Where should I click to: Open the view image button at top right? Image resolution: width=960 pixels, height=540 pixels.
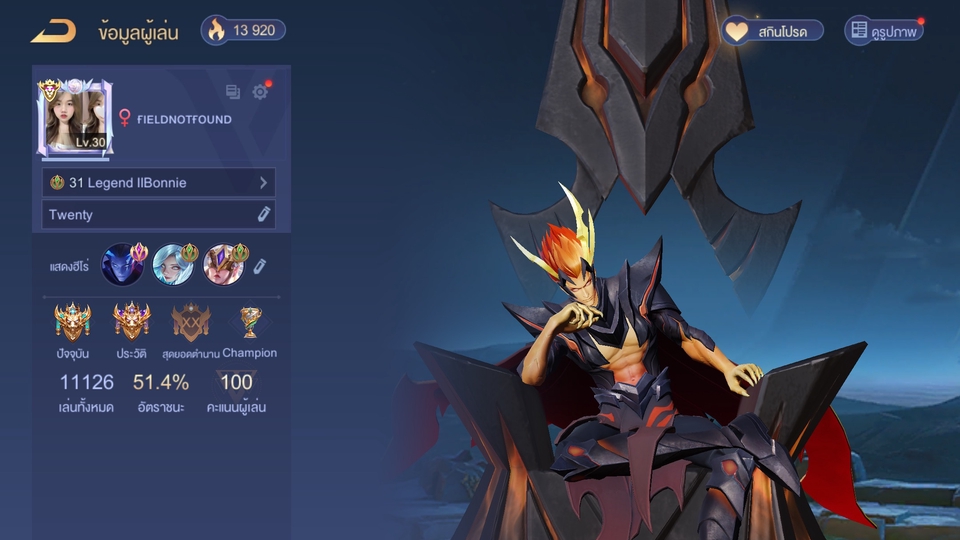click(x=883, y=31)
